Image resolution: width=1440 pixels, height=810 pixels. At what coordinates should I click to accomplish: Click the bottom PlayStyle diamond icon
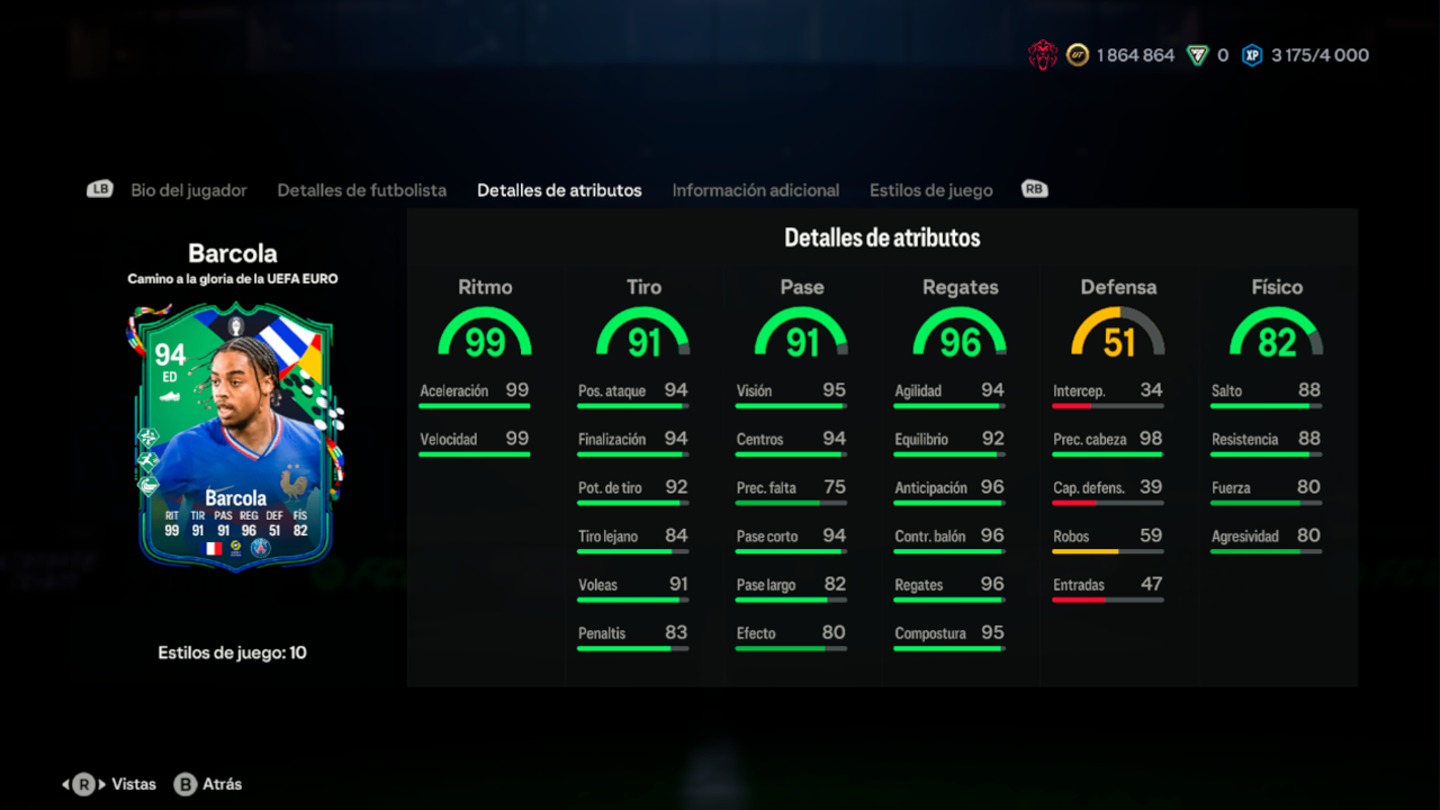click(148, 484)
